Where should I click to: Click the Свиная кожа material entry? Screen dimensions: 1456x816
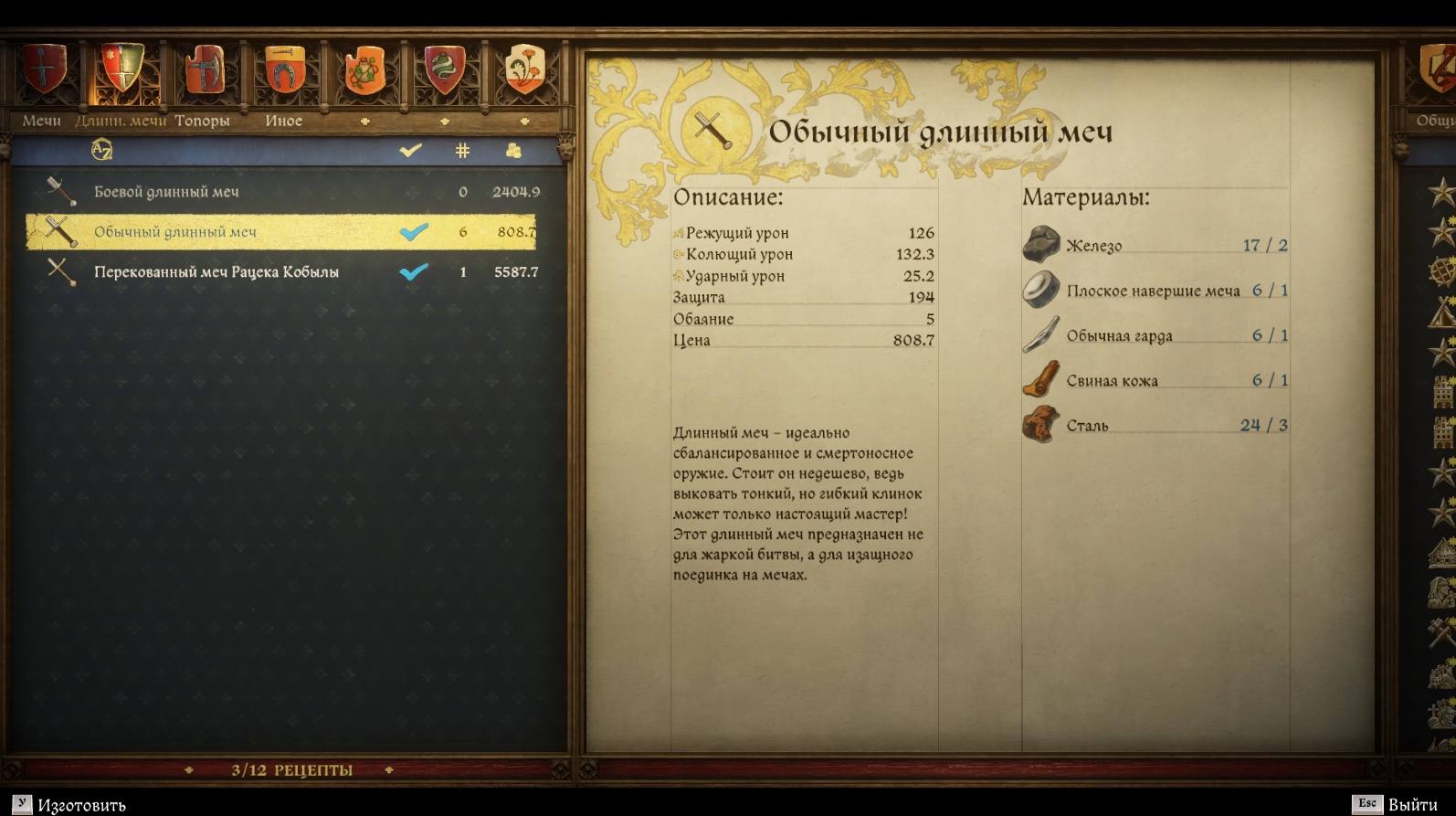pos(1112,381)
